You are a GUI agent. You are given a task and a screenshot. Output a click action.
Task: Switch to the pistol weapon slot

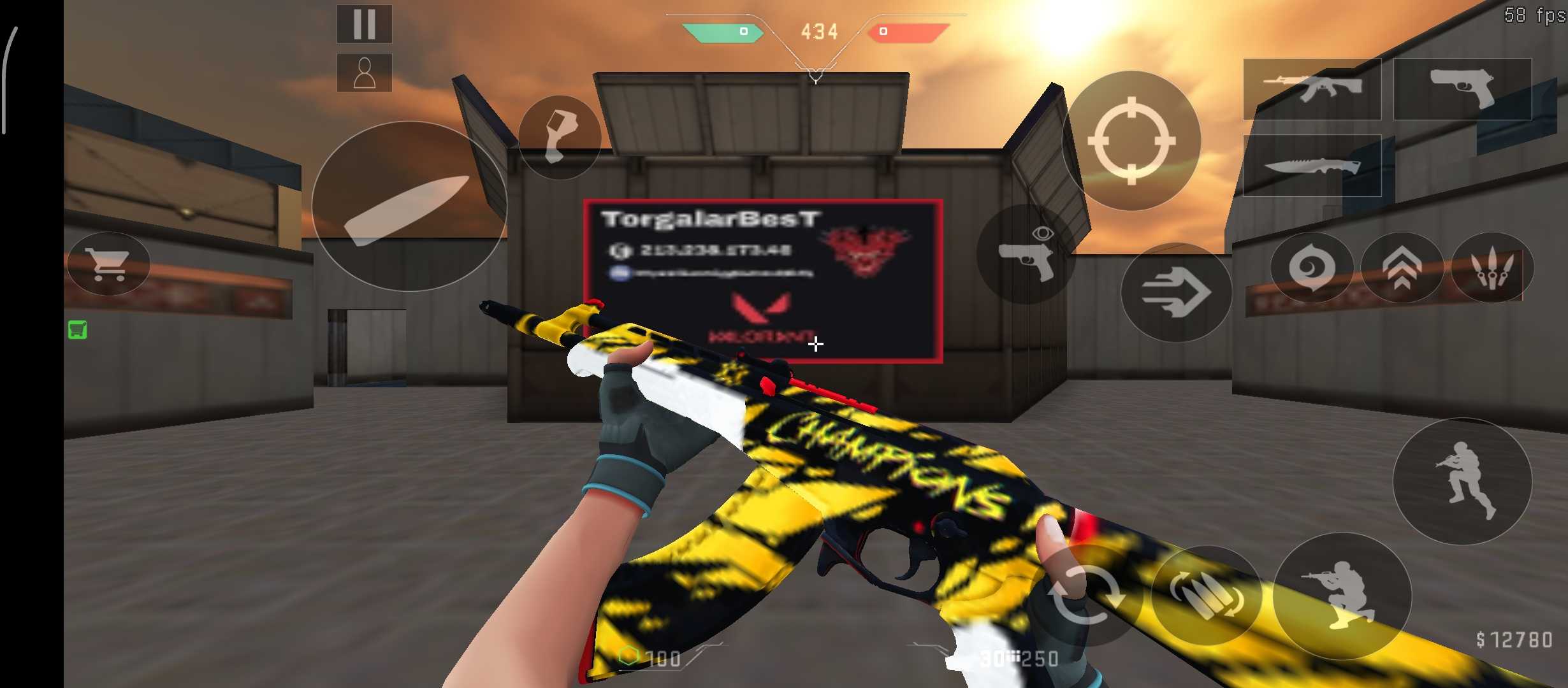coord(1462,89)
